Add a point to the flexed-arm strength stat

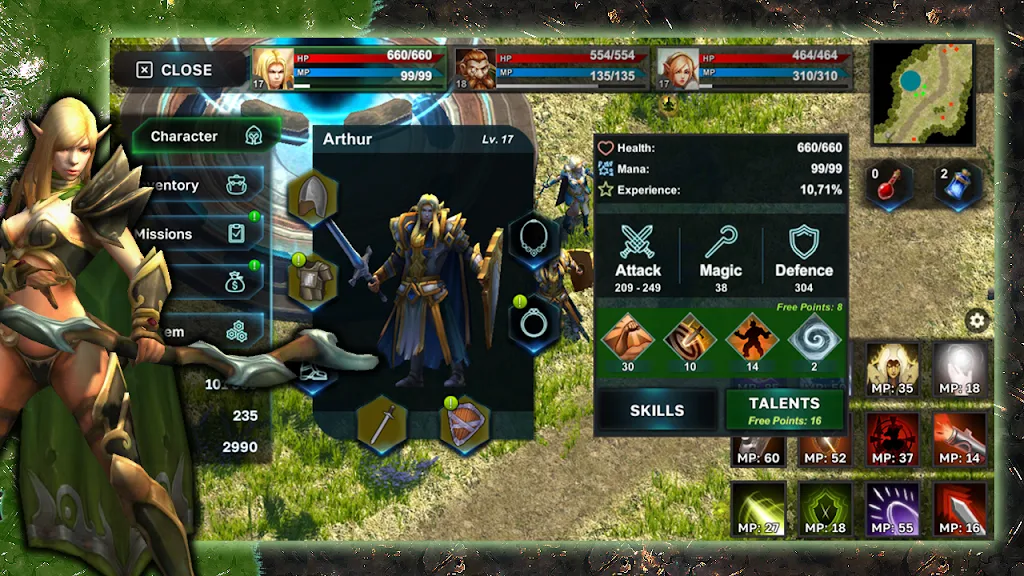coord(627,337)
